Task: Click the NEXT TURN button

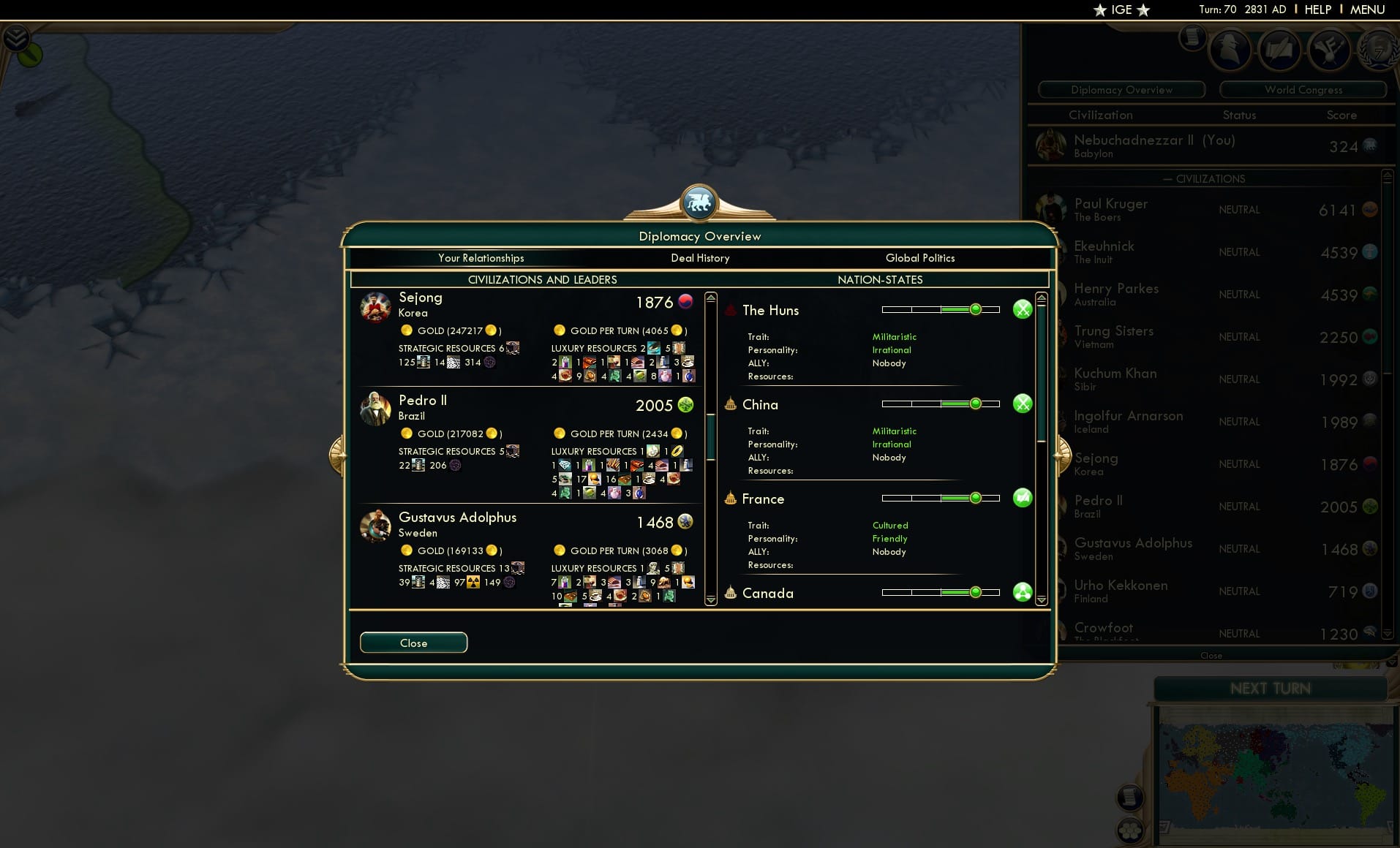Action: coord(1272,688)
